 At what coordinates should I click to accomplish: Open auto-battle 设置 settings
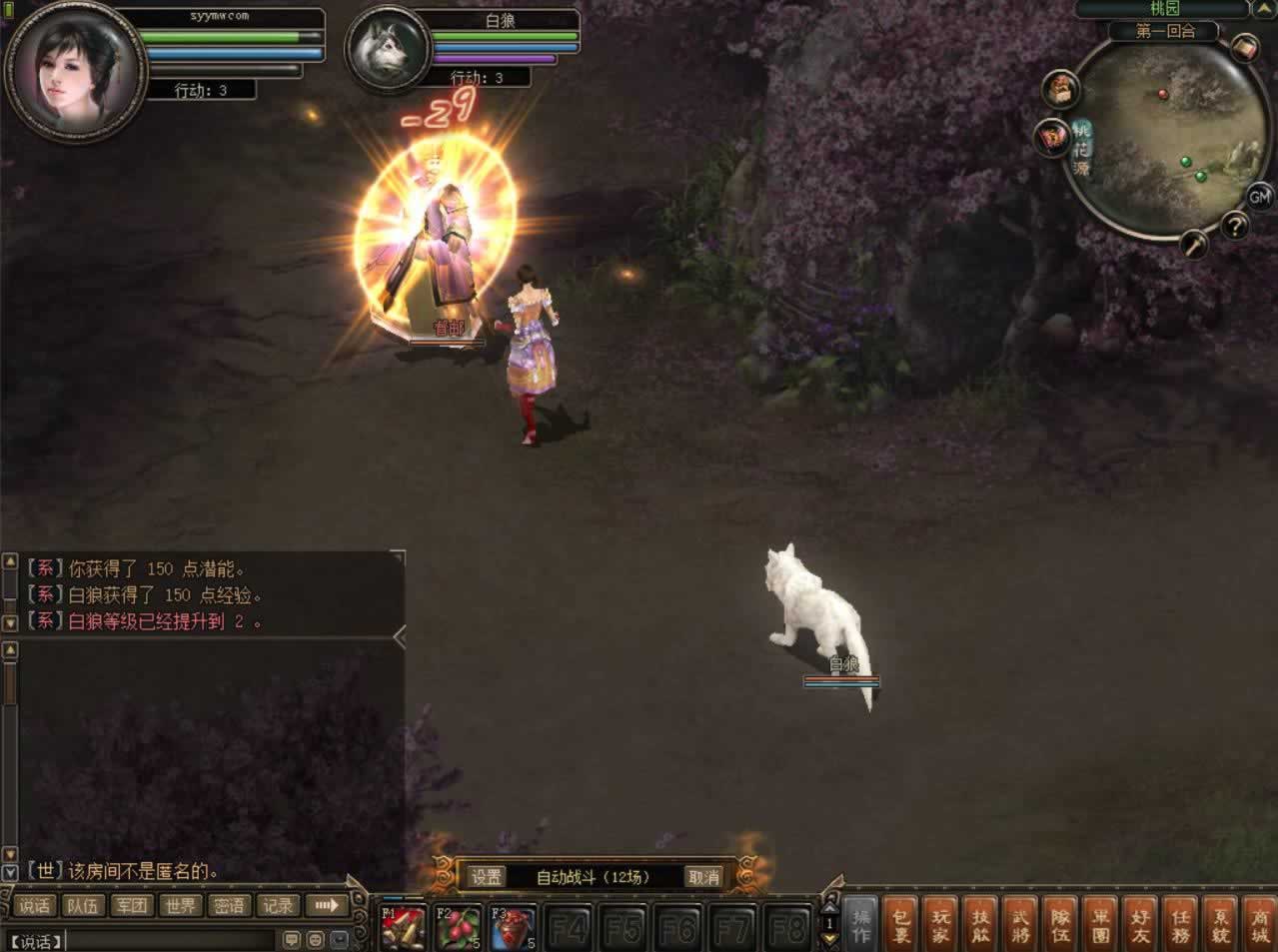[x=487, y=877]
